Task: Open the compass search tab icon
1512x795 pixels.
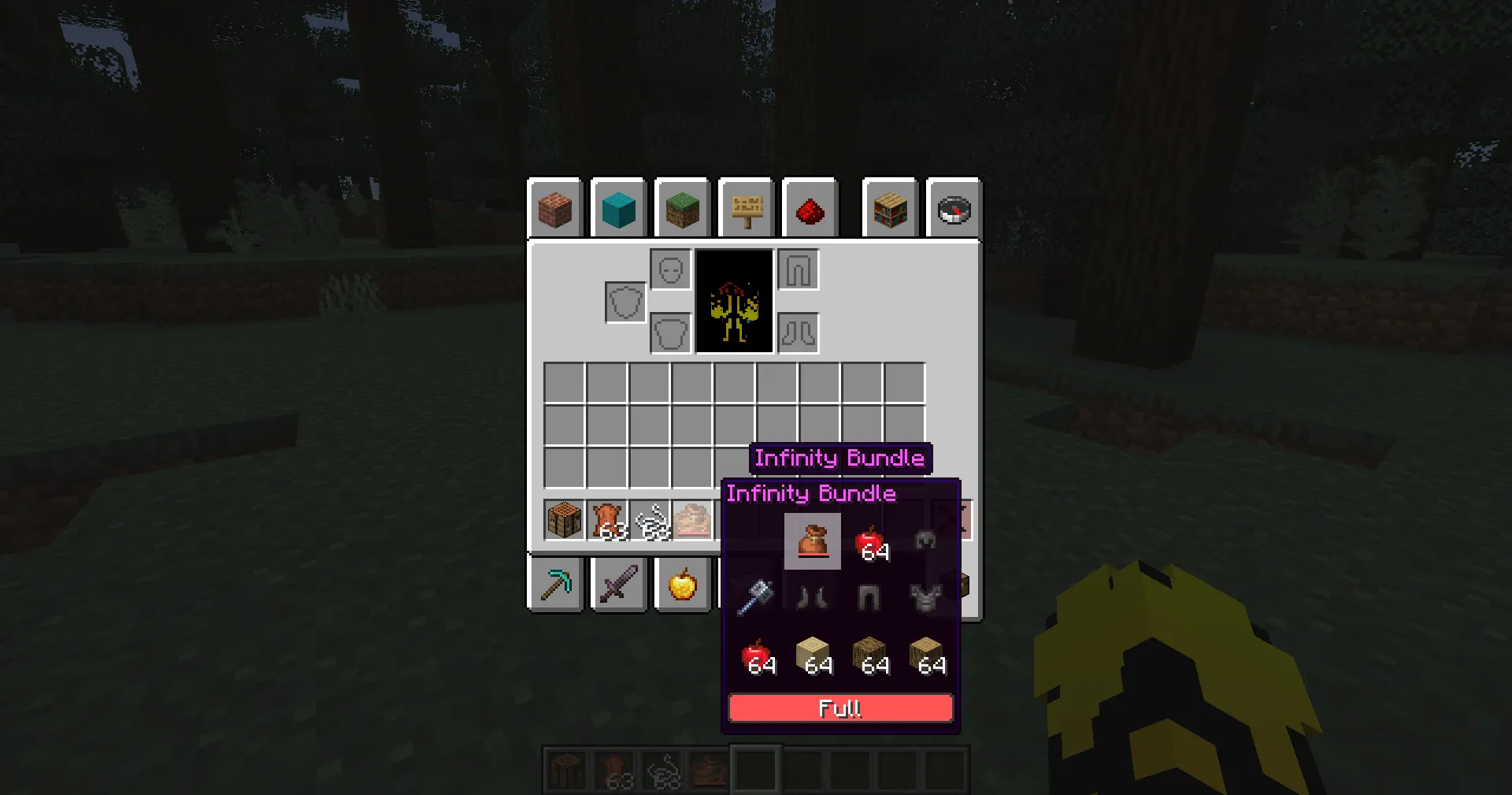Action: click(954, 209)
